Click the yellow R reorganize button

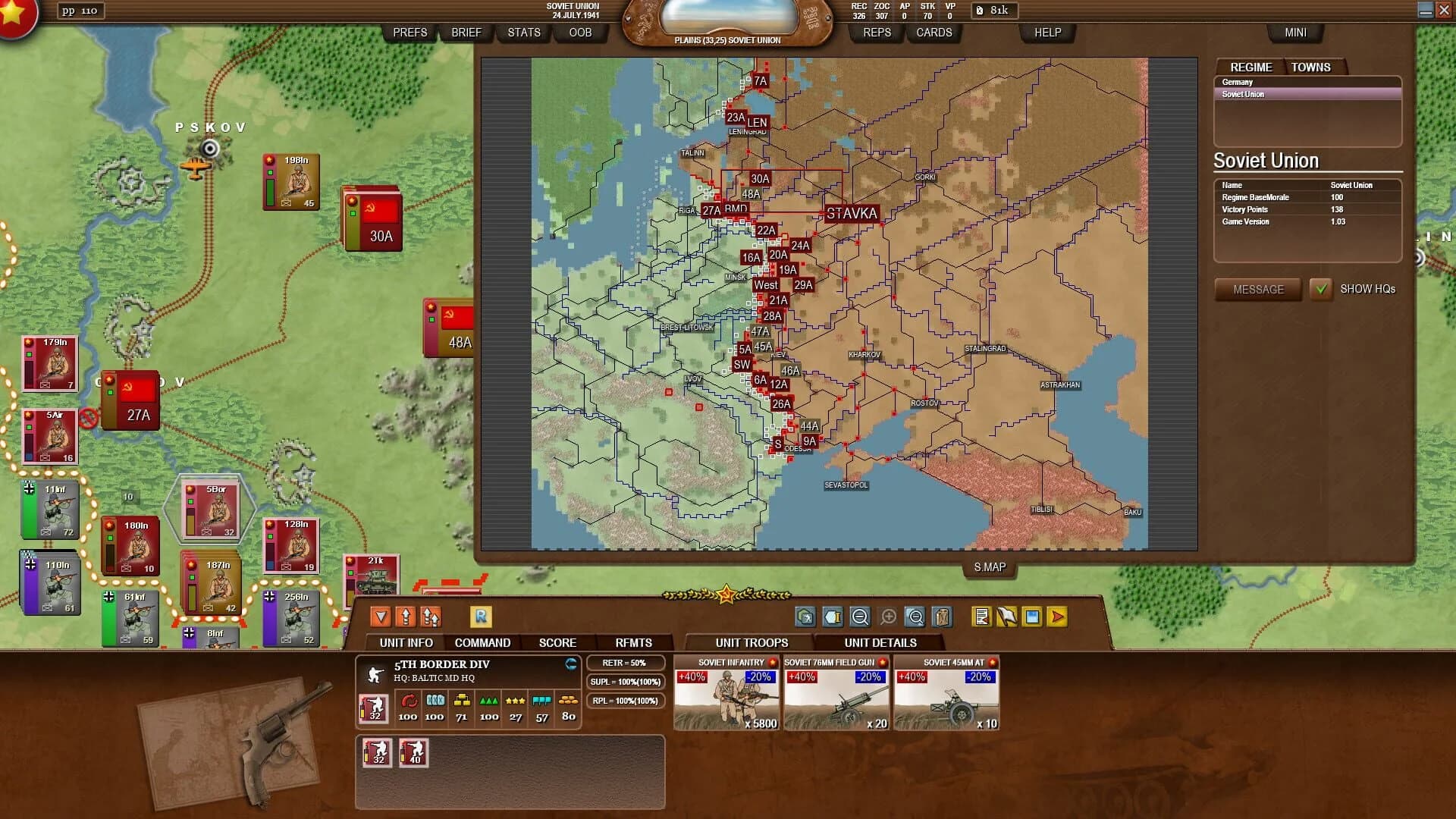(x=482, y=617)
